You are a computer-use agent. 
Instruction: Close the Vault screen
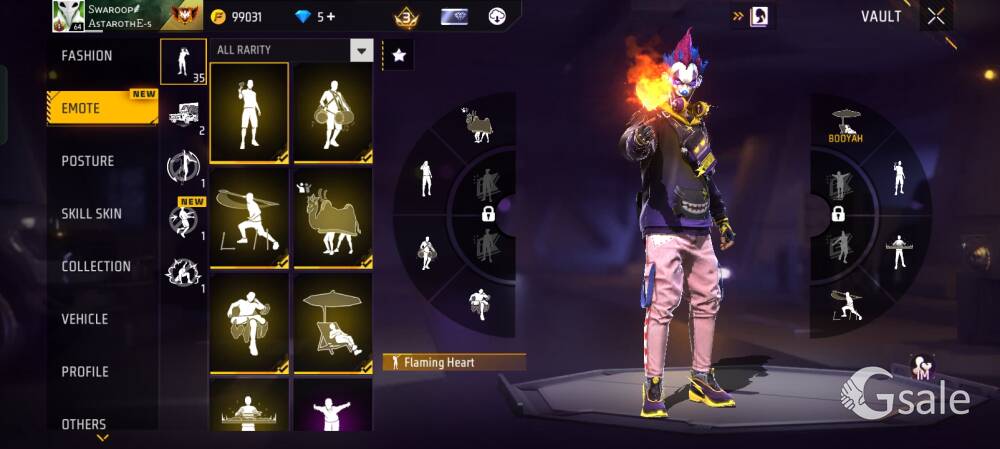point(935,16)
